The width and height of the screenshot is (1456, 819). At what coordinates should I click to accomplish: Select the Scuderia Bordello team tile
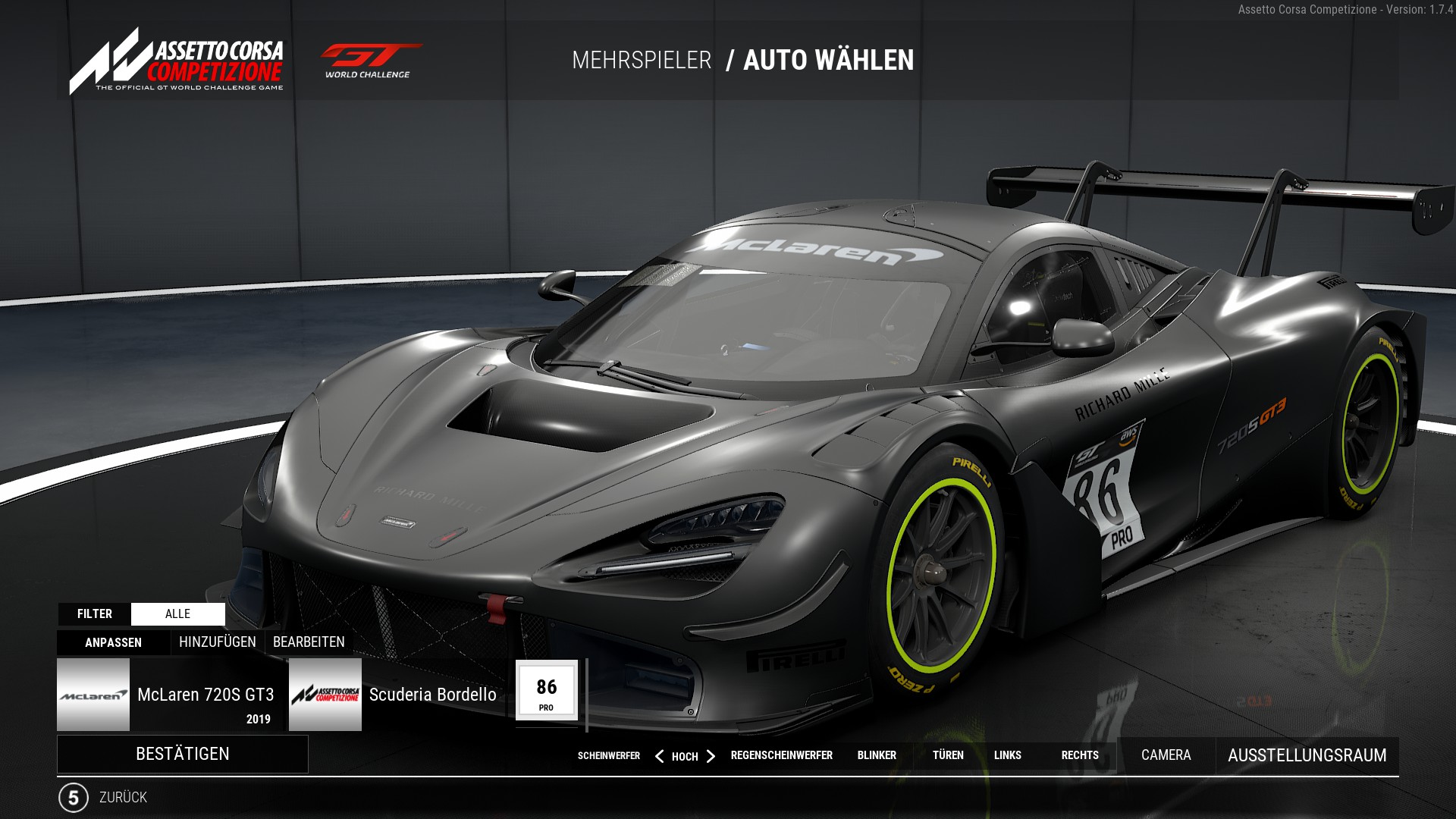pyautogui.click(x=397, y=695)
